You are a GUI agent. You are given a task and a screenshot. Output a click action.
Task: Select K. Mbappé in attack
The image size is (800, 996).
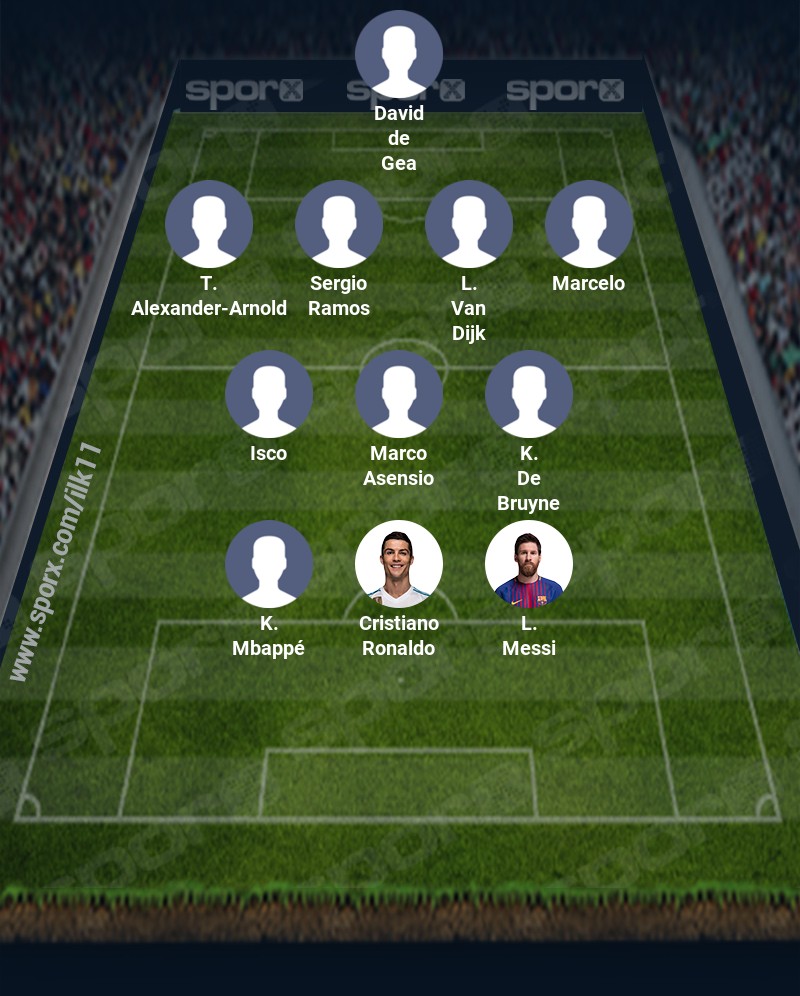[x=269, y=564]
